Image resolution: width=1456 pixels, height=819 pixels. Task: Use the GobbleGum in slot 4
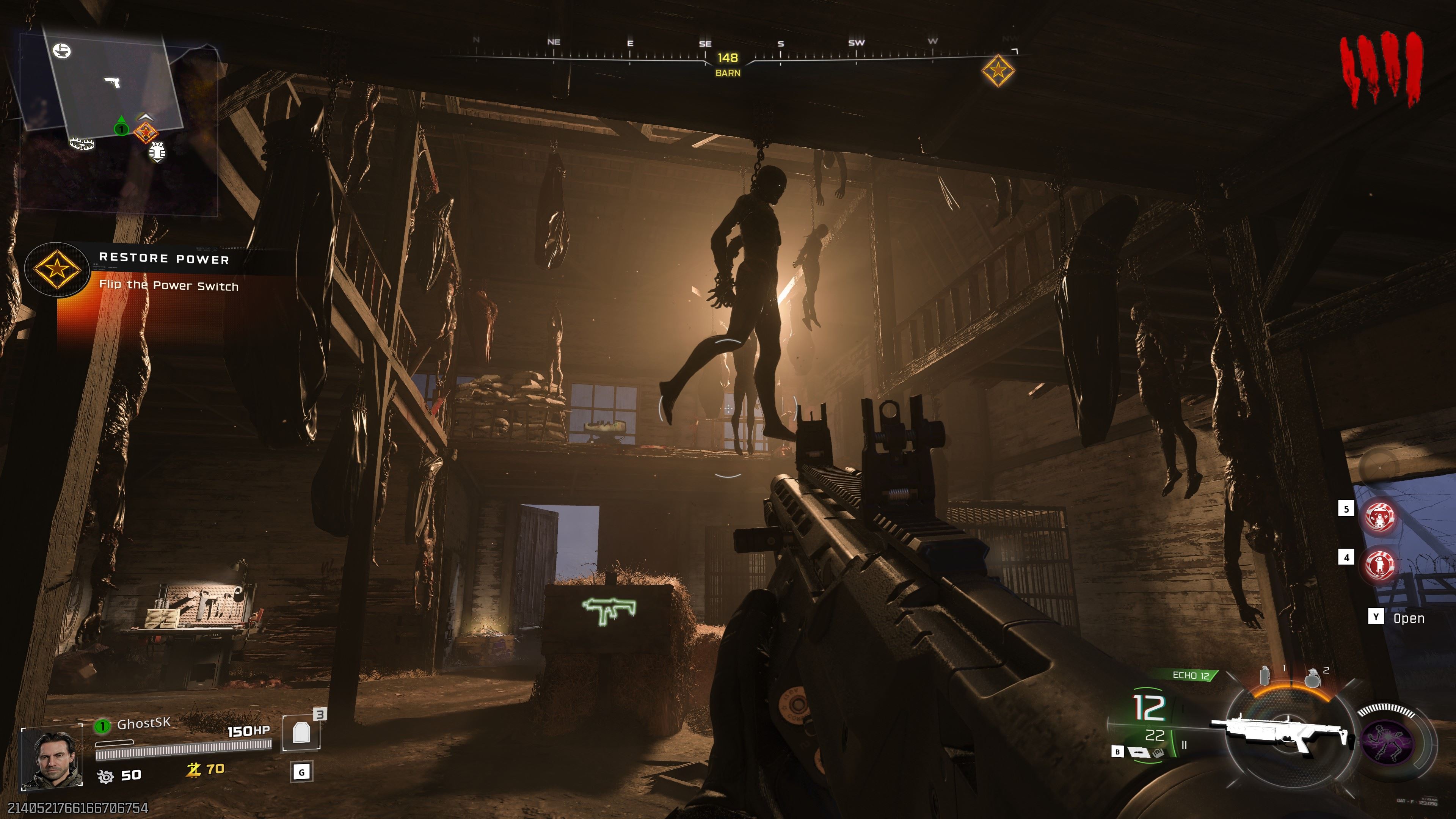click(x=1380, y=563)
